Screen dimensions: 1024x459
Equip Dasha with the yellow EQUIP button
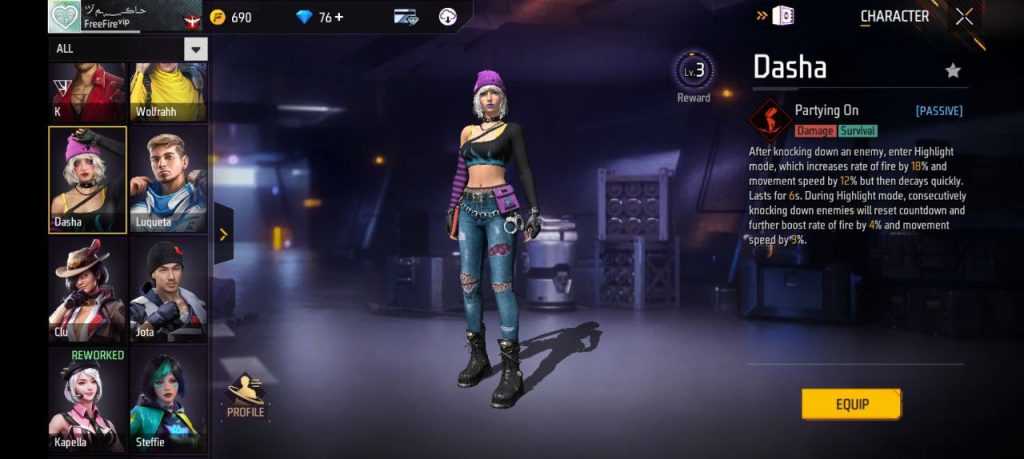pyautogui.click(x=851, y=404)
